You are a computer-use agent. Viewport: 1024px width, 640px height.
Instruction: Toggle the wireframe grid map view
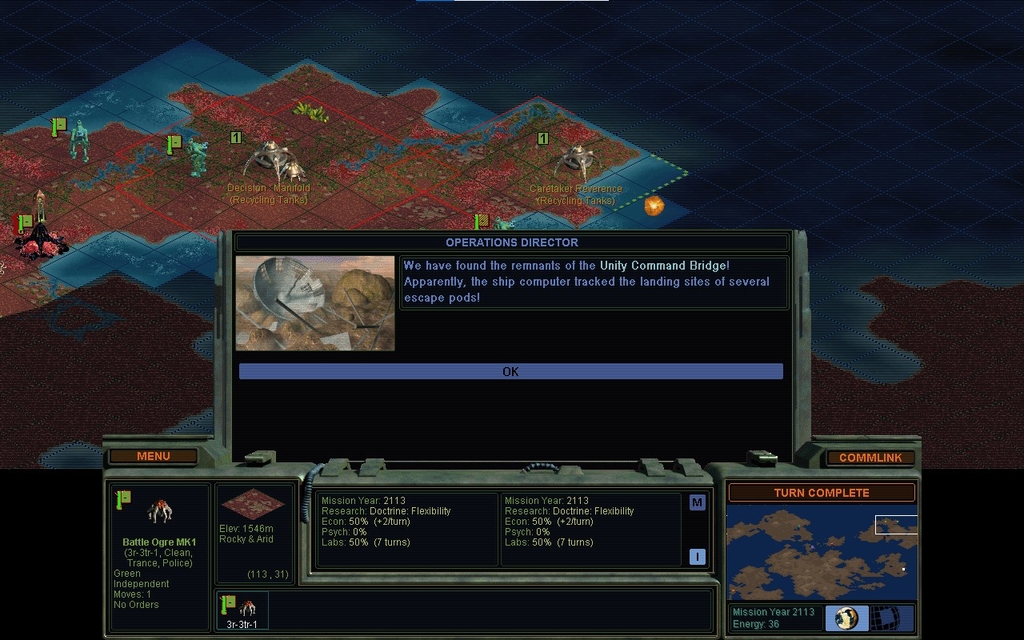(885, 618)
